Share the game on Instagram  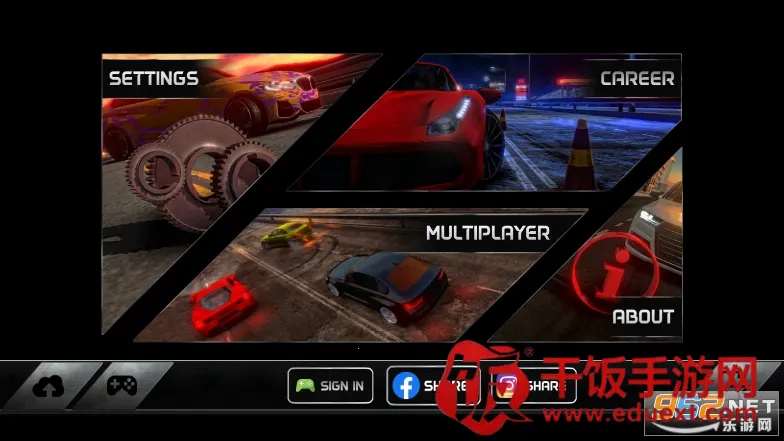pos(535,385)
